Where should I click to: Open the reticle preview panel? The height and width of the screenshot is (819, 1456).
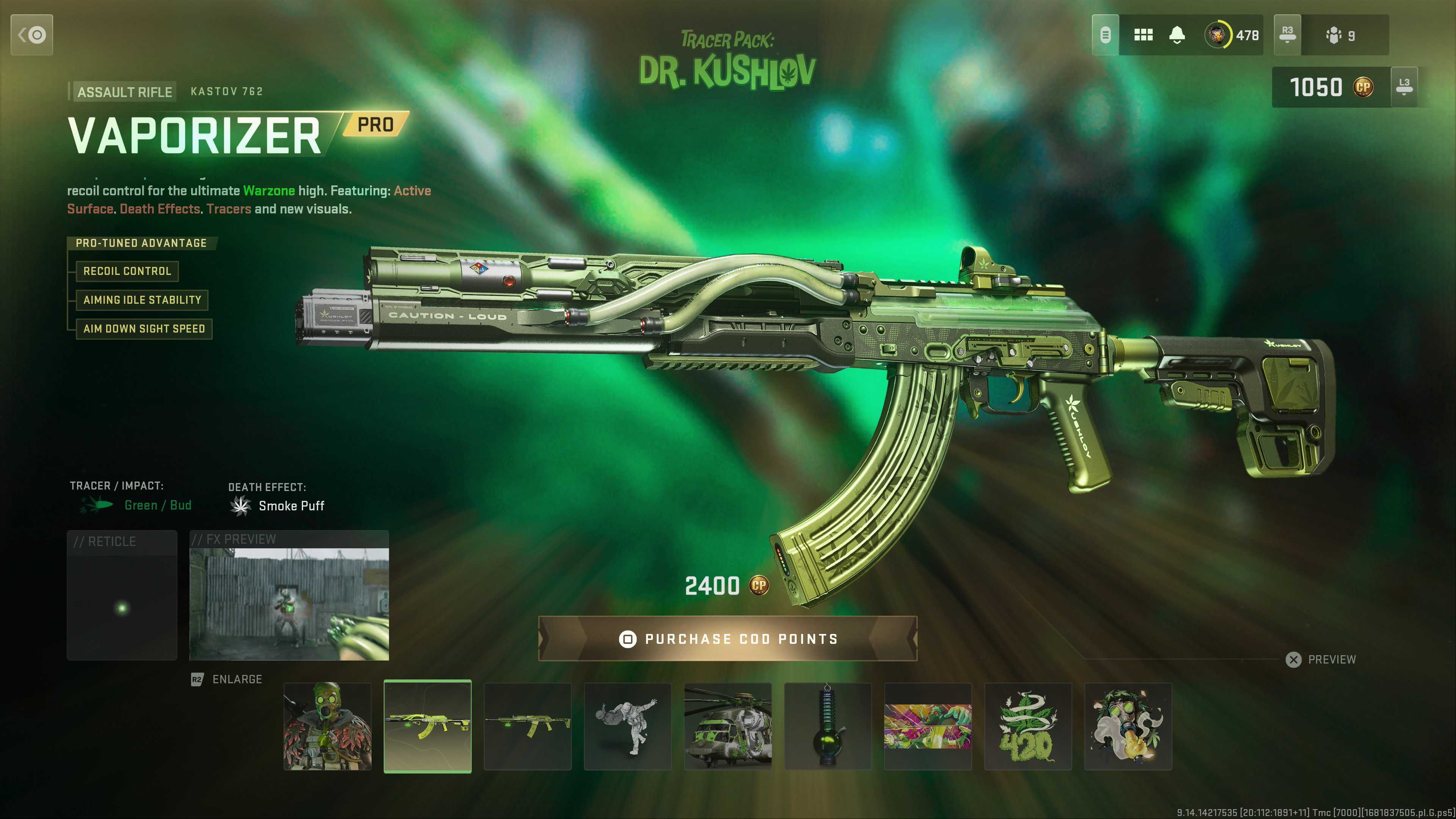coord(122,596)
